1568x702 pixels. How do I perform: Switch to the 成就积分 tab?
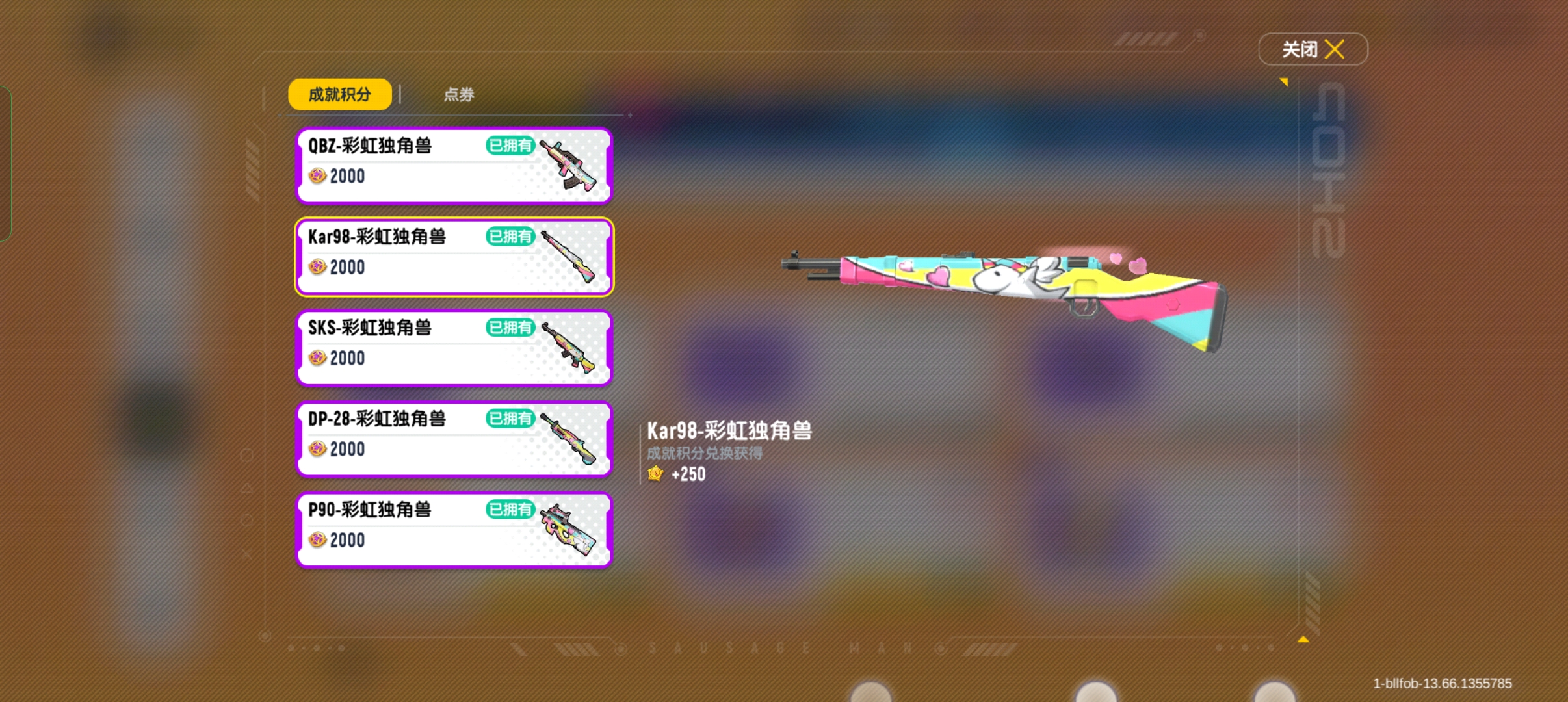click(x=340, y=94)
